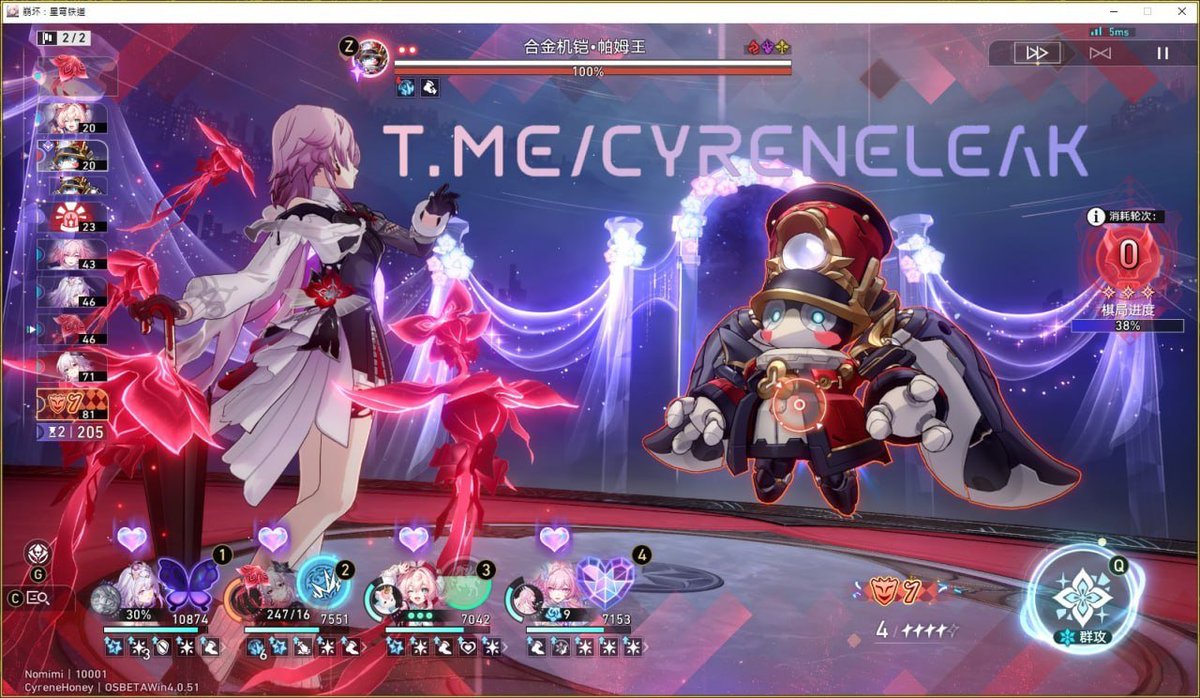
Task: Toggle the double-arrow battle speed-up button
Action: (1037, 53)
